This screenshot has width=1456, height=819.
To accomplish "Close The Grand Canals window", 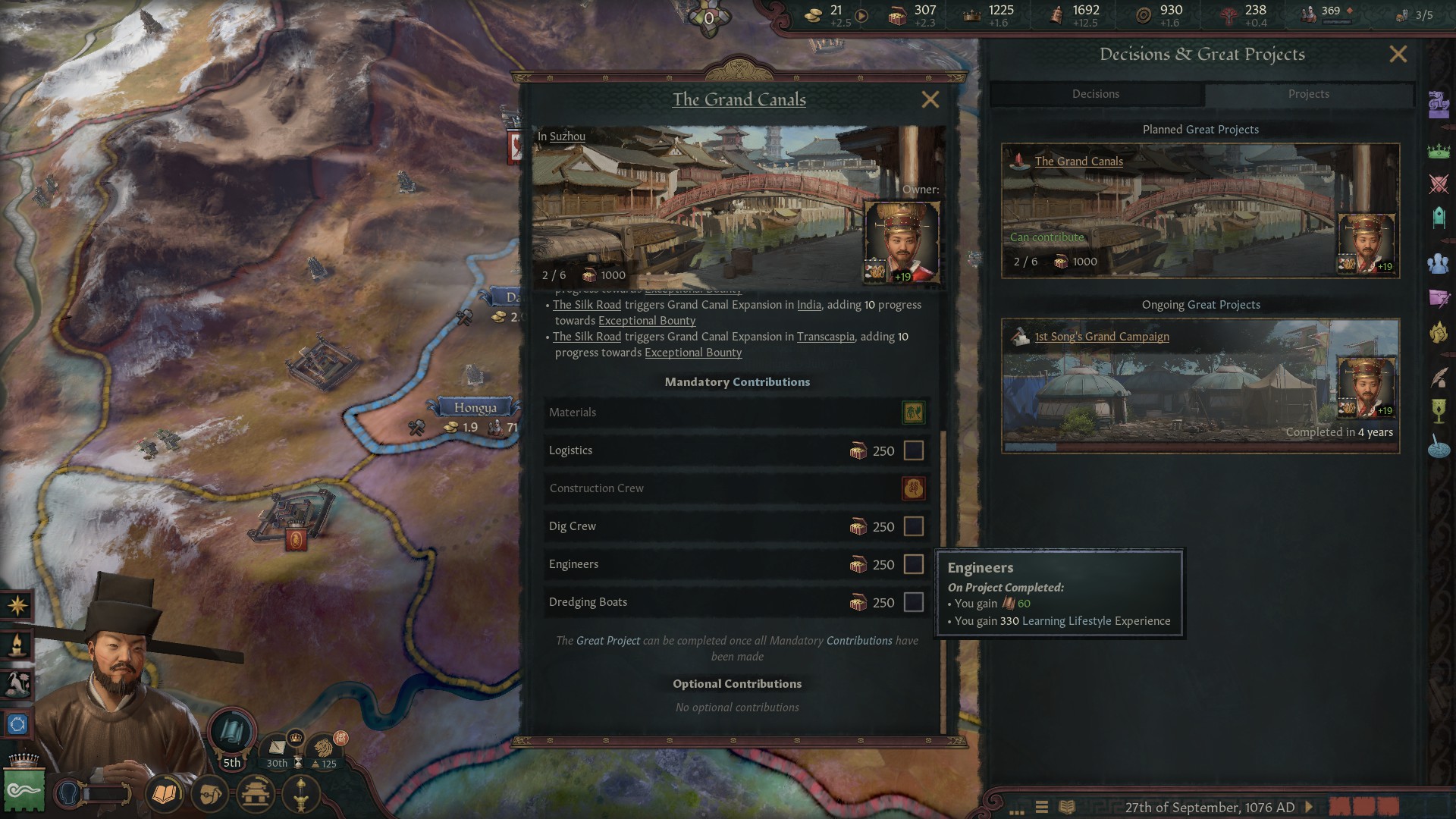I will click(x=930, y=99).
